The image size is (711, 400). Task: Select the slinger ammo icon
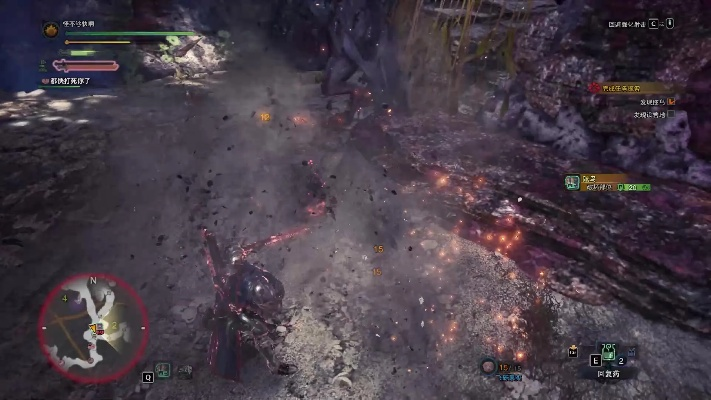(489, 367)
